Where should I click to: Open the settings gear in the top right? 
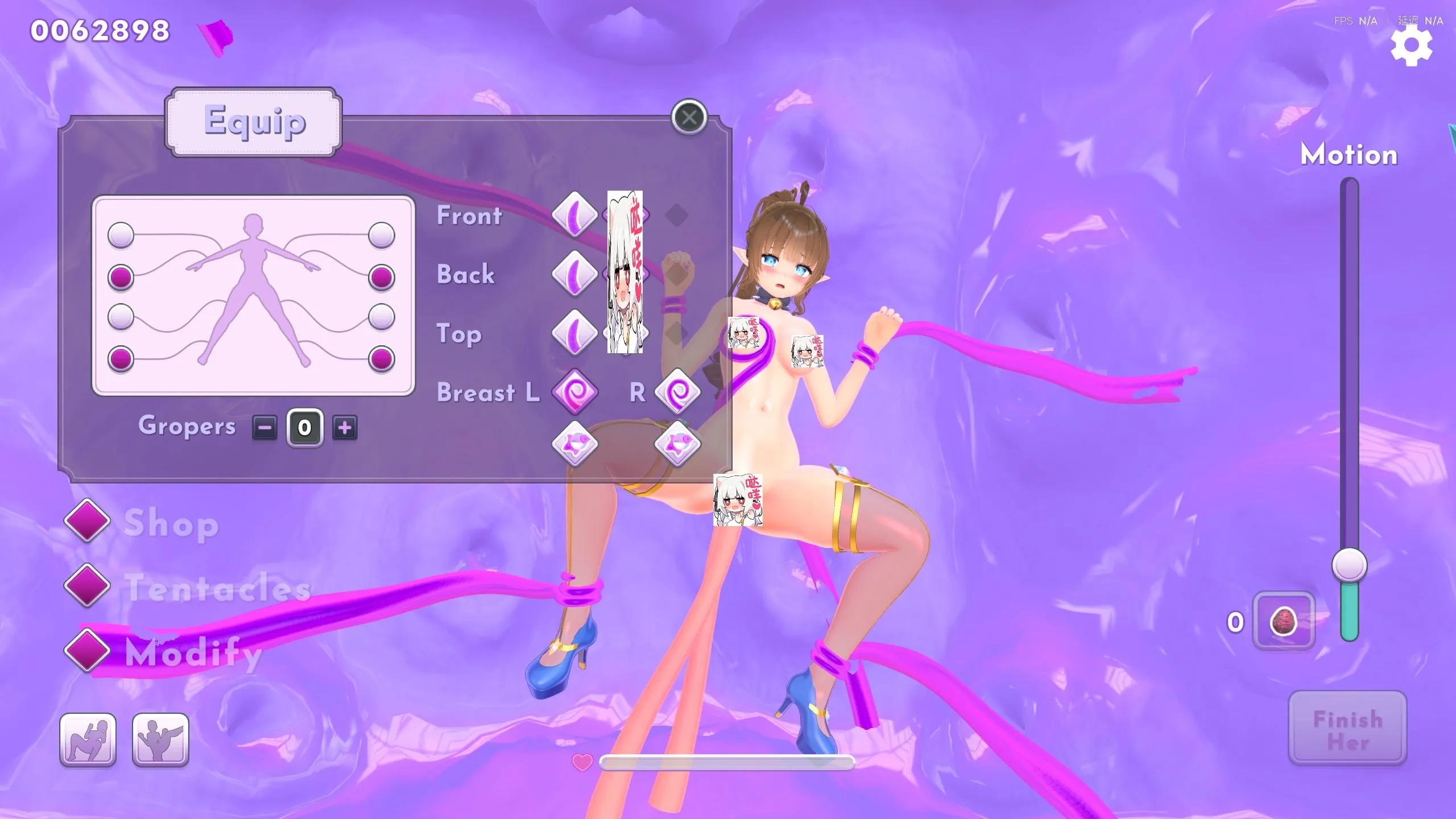1412,45
